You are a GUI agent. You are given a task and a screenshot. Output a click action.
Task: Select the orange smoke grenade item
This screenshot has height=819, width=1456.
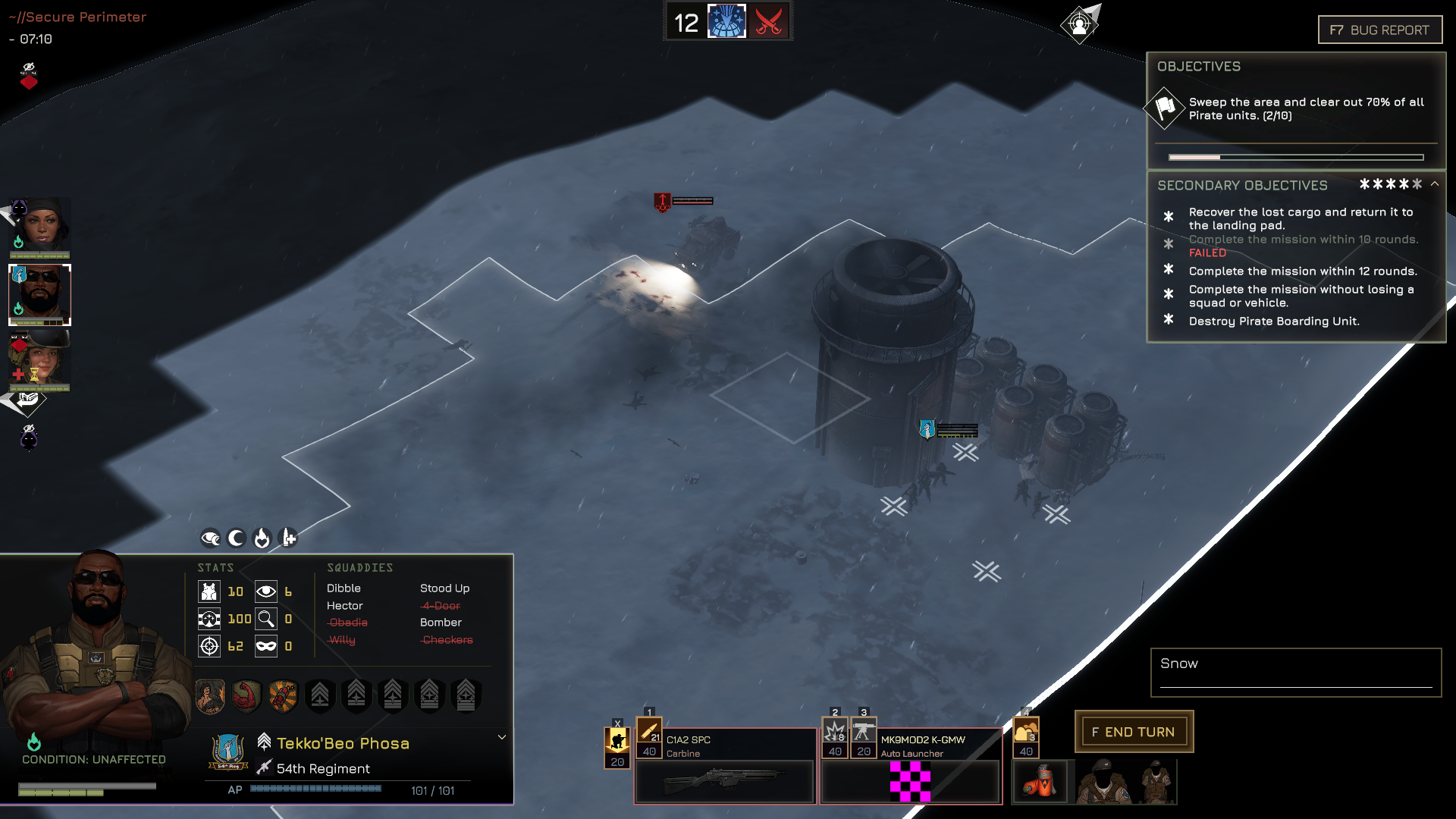pos(1040,782)
